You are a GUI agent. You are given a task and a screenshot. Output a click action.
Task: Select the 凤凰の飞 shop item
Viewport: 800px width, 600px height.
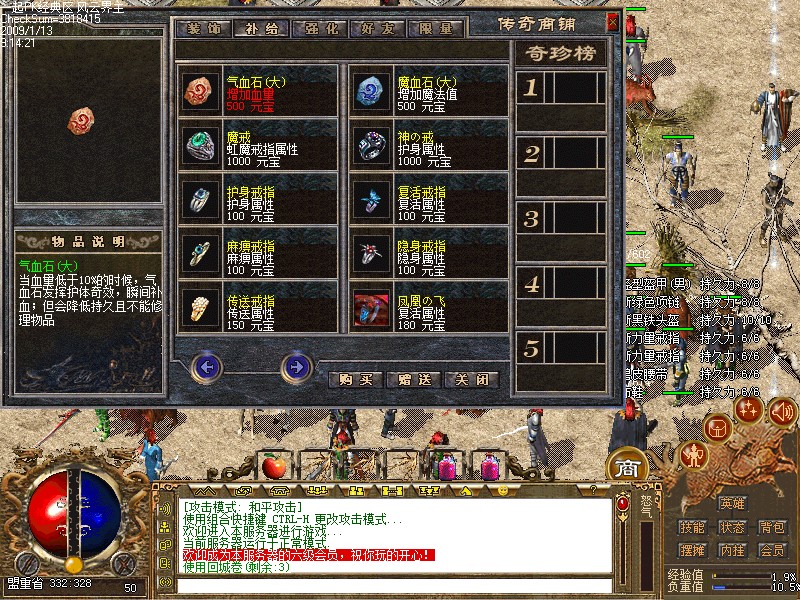pyautogui.click(x=429, y=308)
